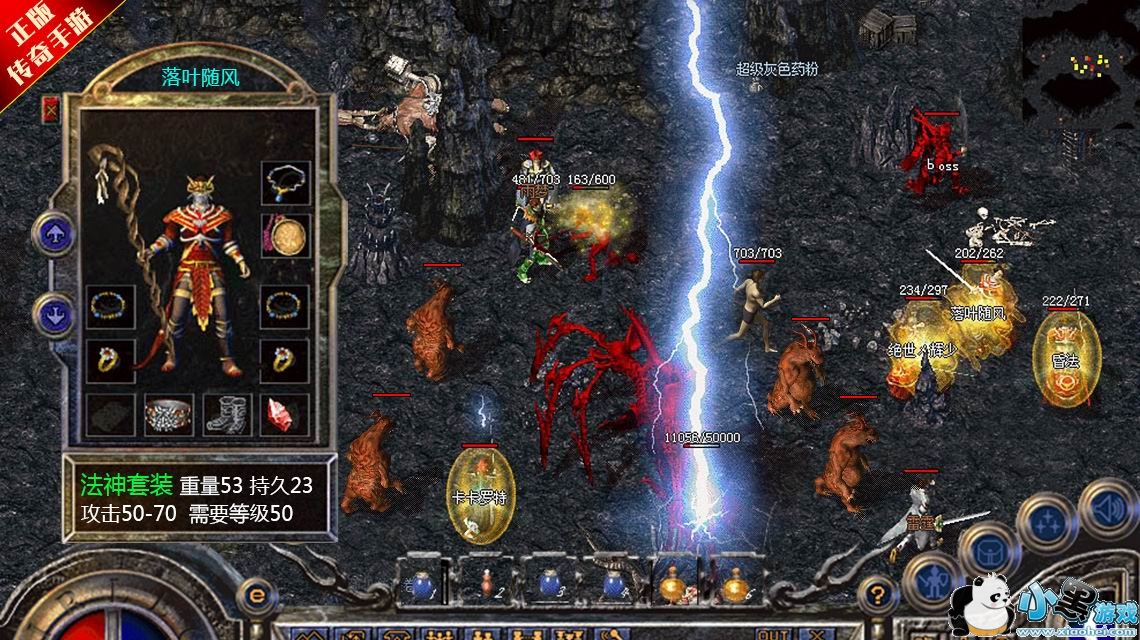Select the necklace equipment slot

click(282, 185)
